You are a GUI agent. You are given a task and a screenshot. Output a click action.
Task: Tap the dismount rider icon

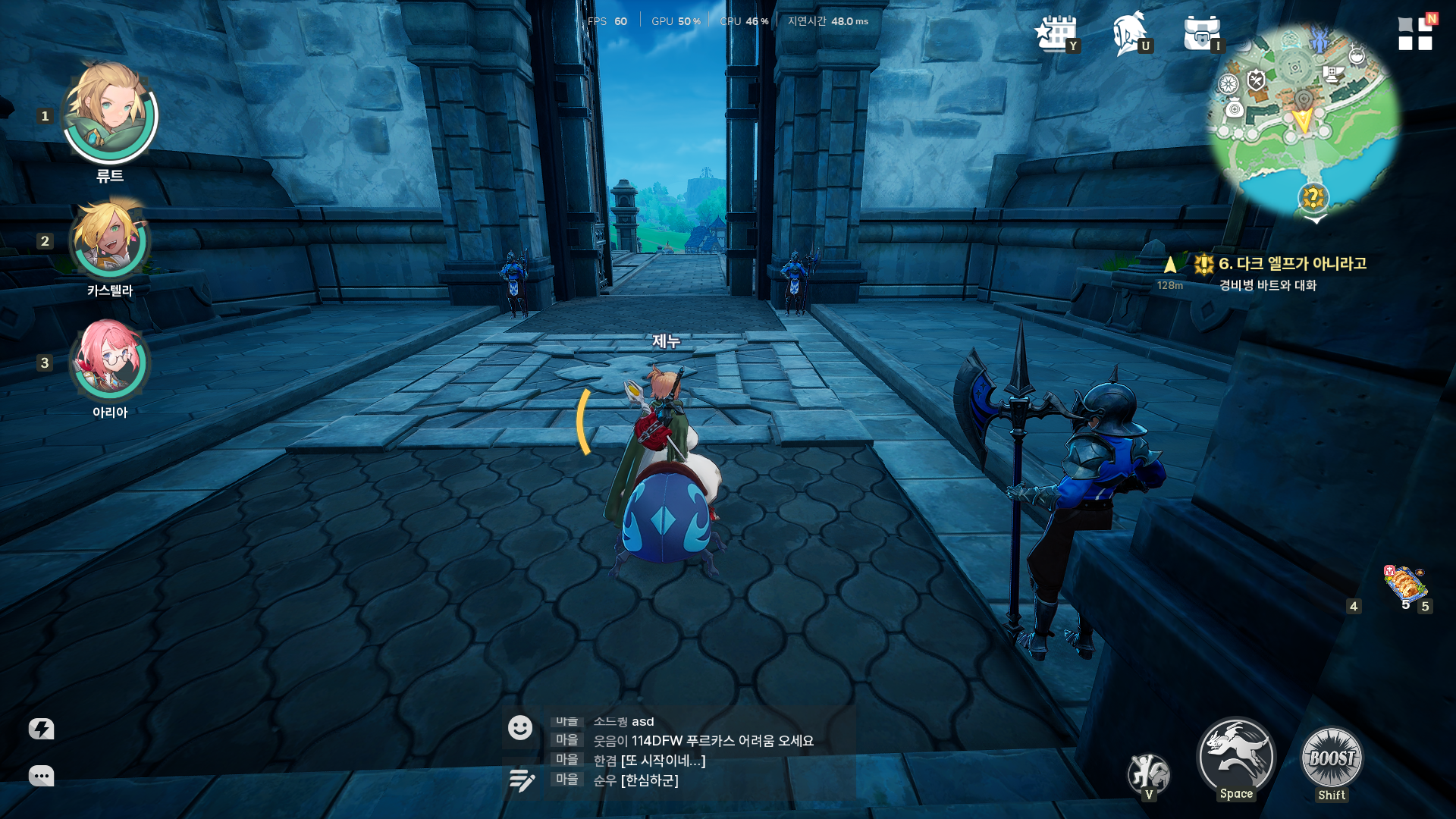pos(1148,773)
